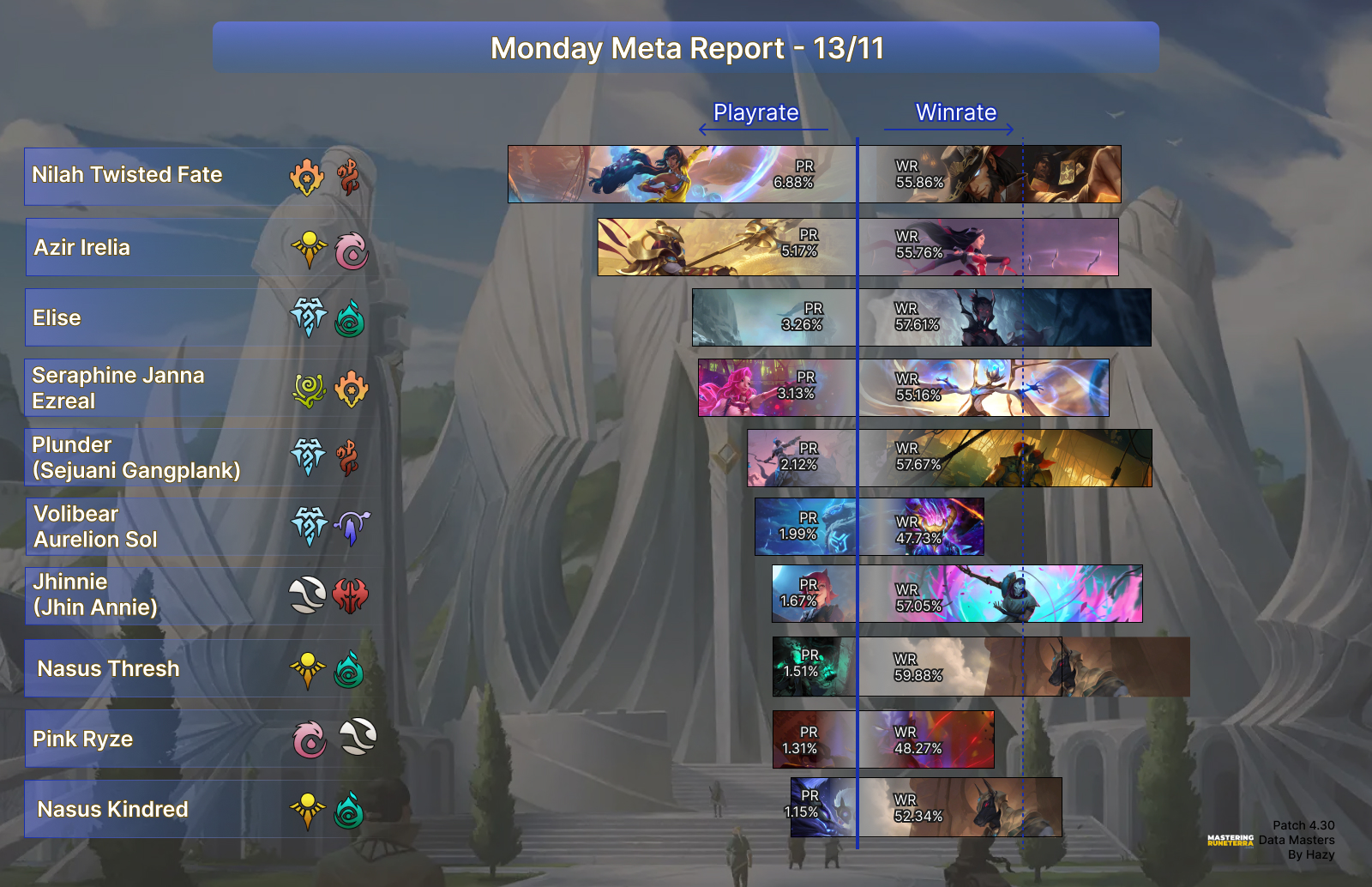Select the Nasus Kindred deck row

point(199,809)
